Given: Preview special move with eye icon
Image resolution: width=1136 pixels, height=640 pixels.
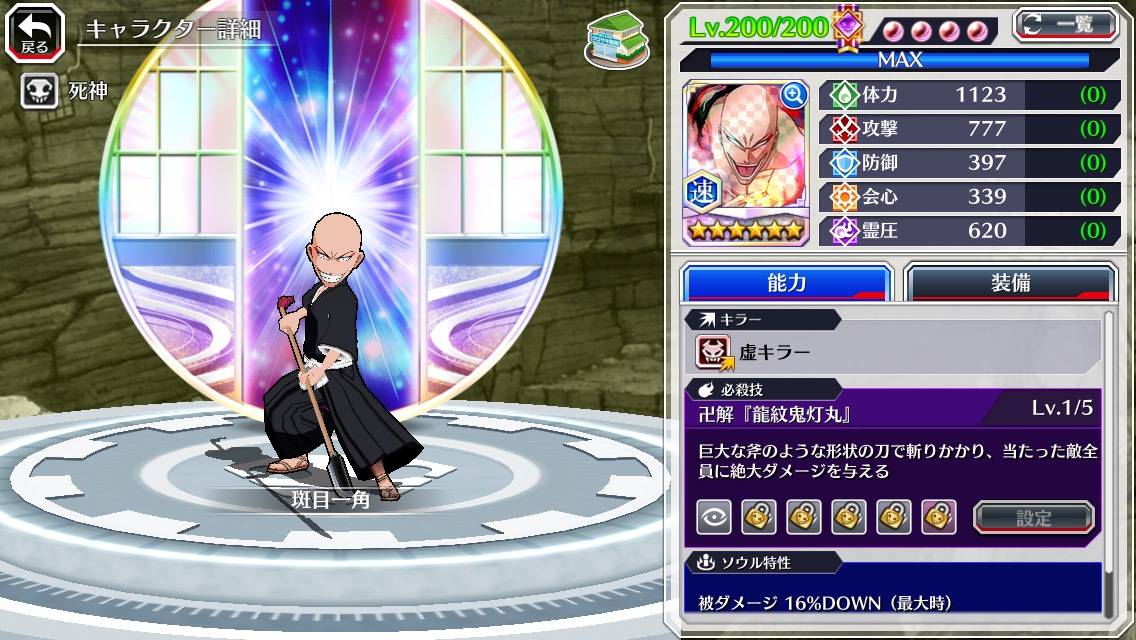Looking at the screenshot, I should [x=714, y=517].
